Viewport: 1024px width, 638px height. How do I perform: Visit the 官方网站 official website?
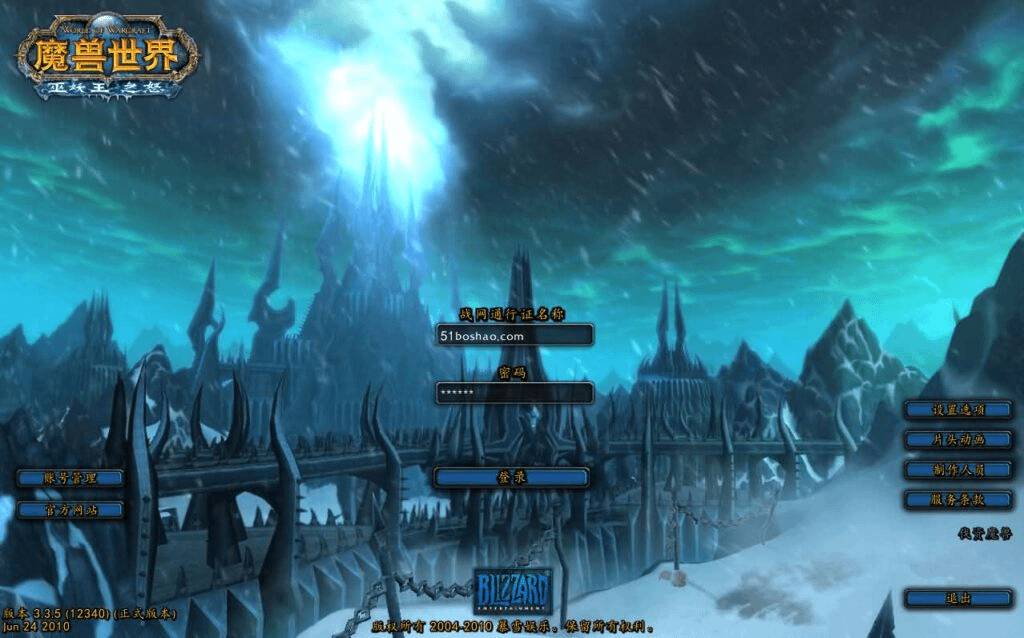pyautogui.click(x=70, y=510)
